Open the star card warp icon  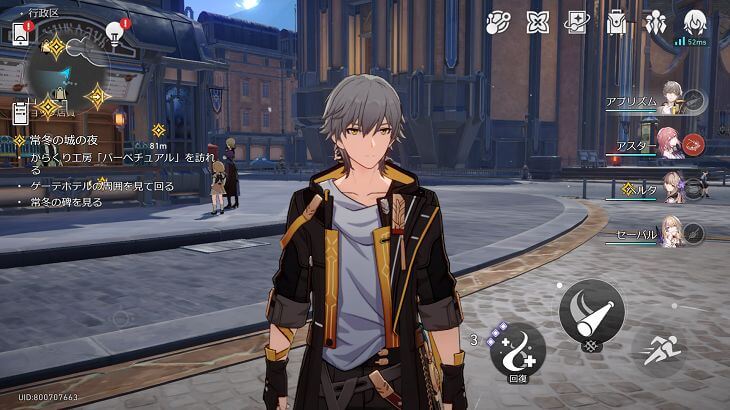pos(577,22)
